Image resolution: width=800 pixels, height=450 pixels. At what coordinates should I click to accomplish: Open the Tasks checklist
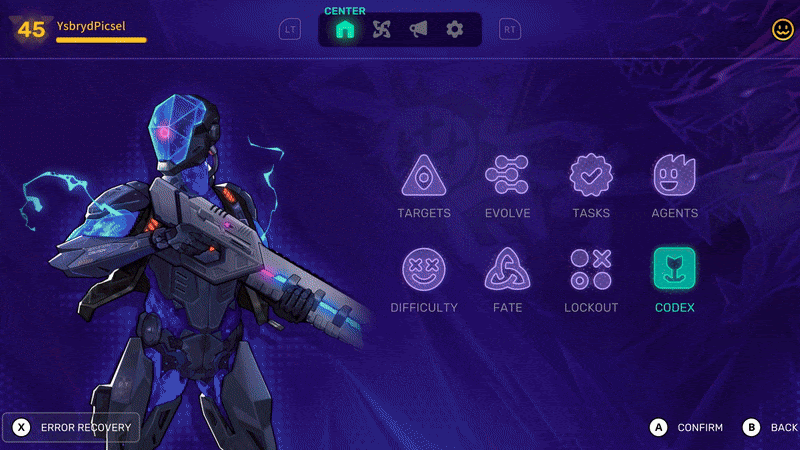(591, 176)
